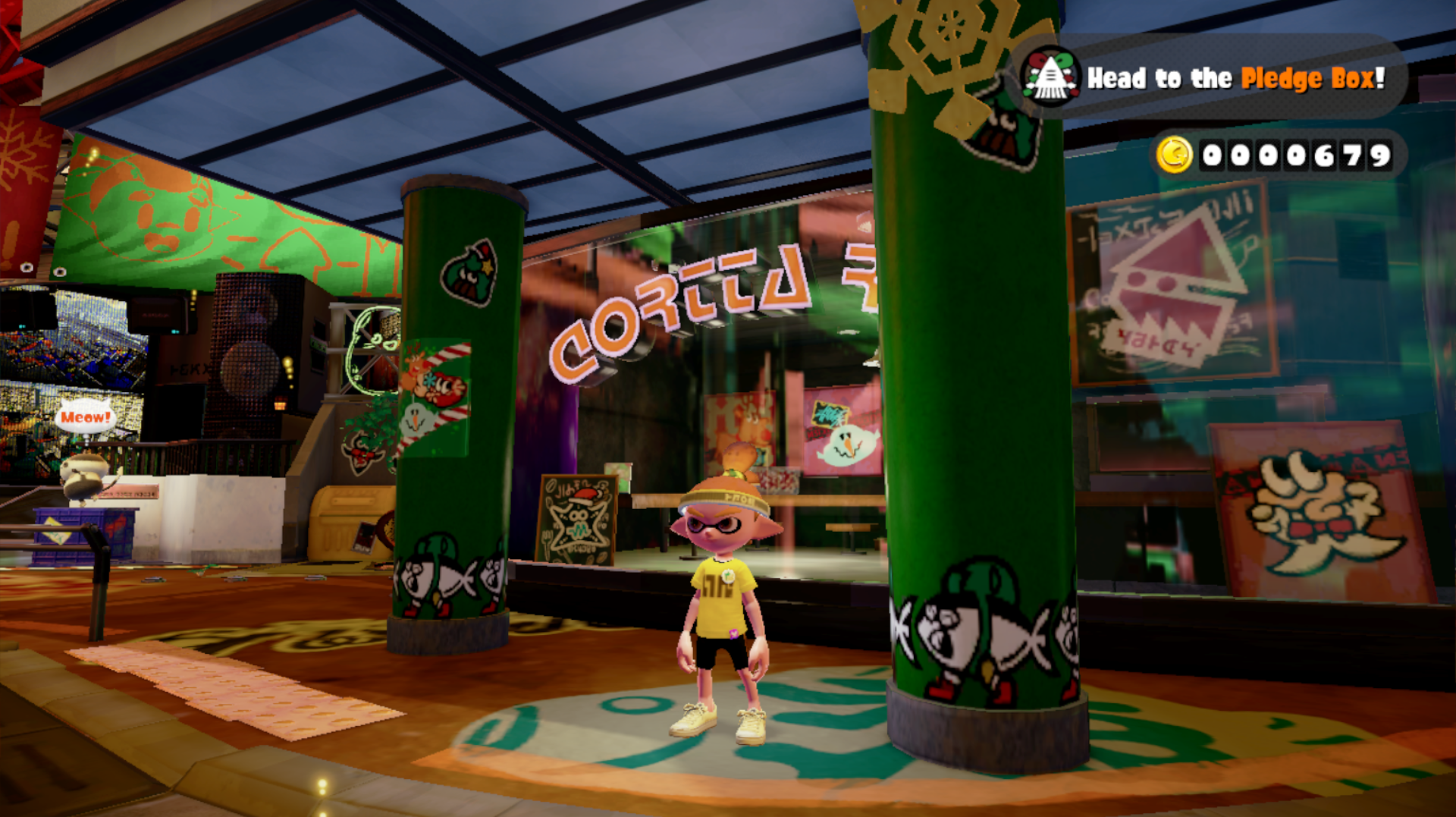Click the Splatfest team icon in the objective banner
This screenshot has height=817, width=1456.
coord(1050,77)
